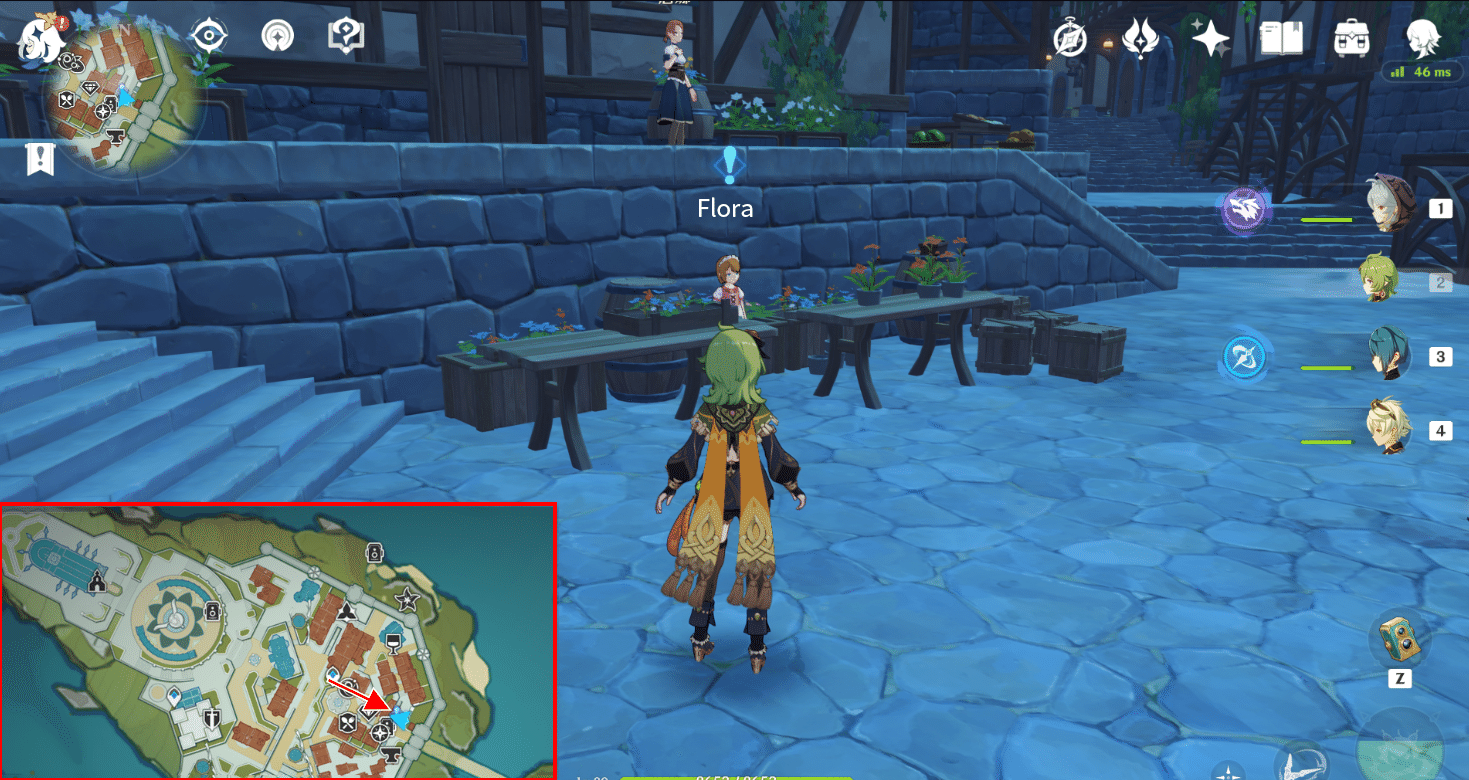
Task: Open the tutorial guide book
Action: pyautogui.click(x=344, y=33)
